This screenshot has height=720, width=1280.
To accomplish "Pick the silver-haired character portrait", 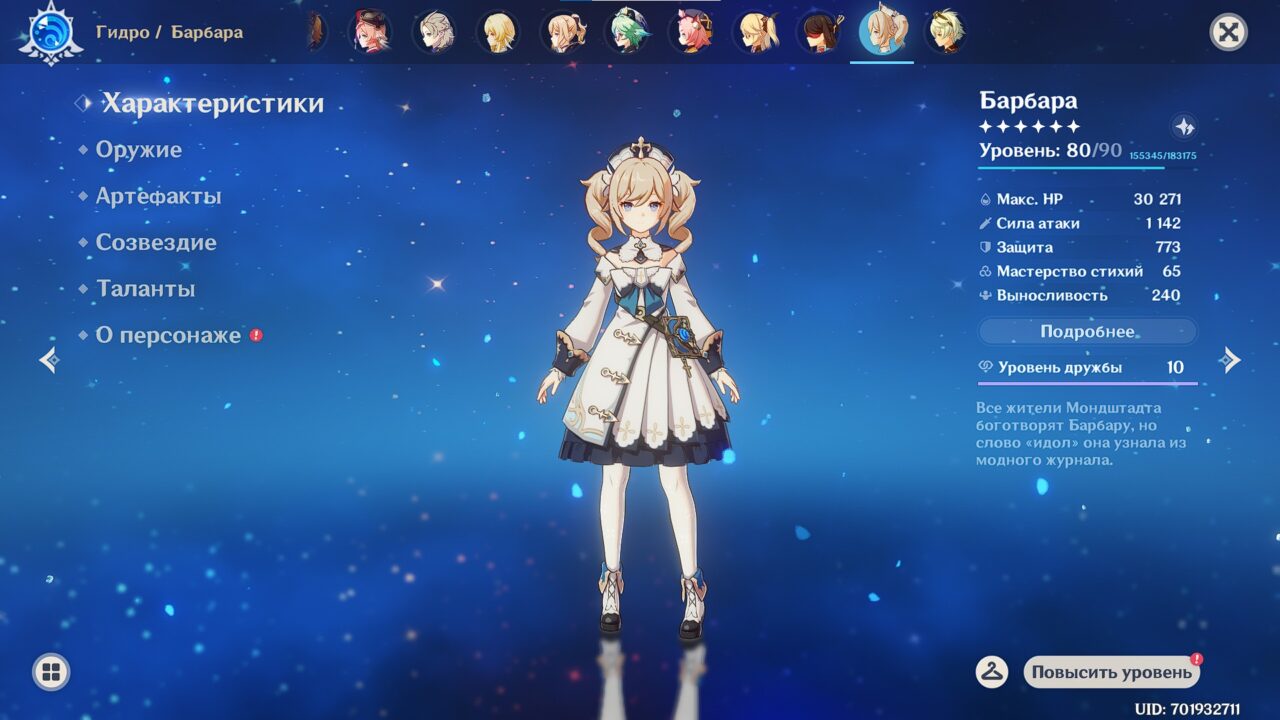I will (x=434, y=32).
